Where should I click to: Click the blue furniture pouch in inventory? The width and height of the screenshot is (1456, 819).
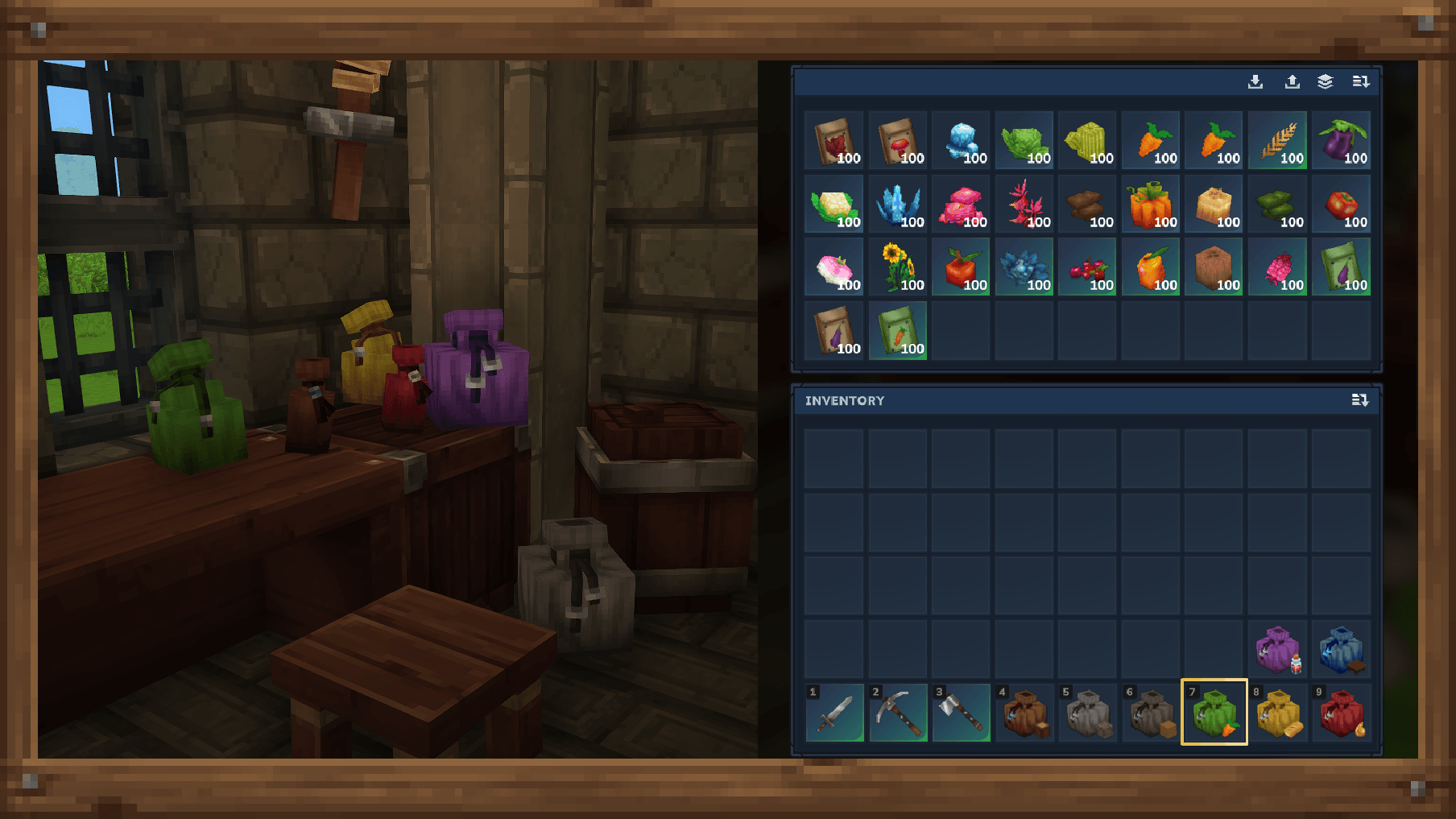pyautogui.click(x=1341, y=649)
